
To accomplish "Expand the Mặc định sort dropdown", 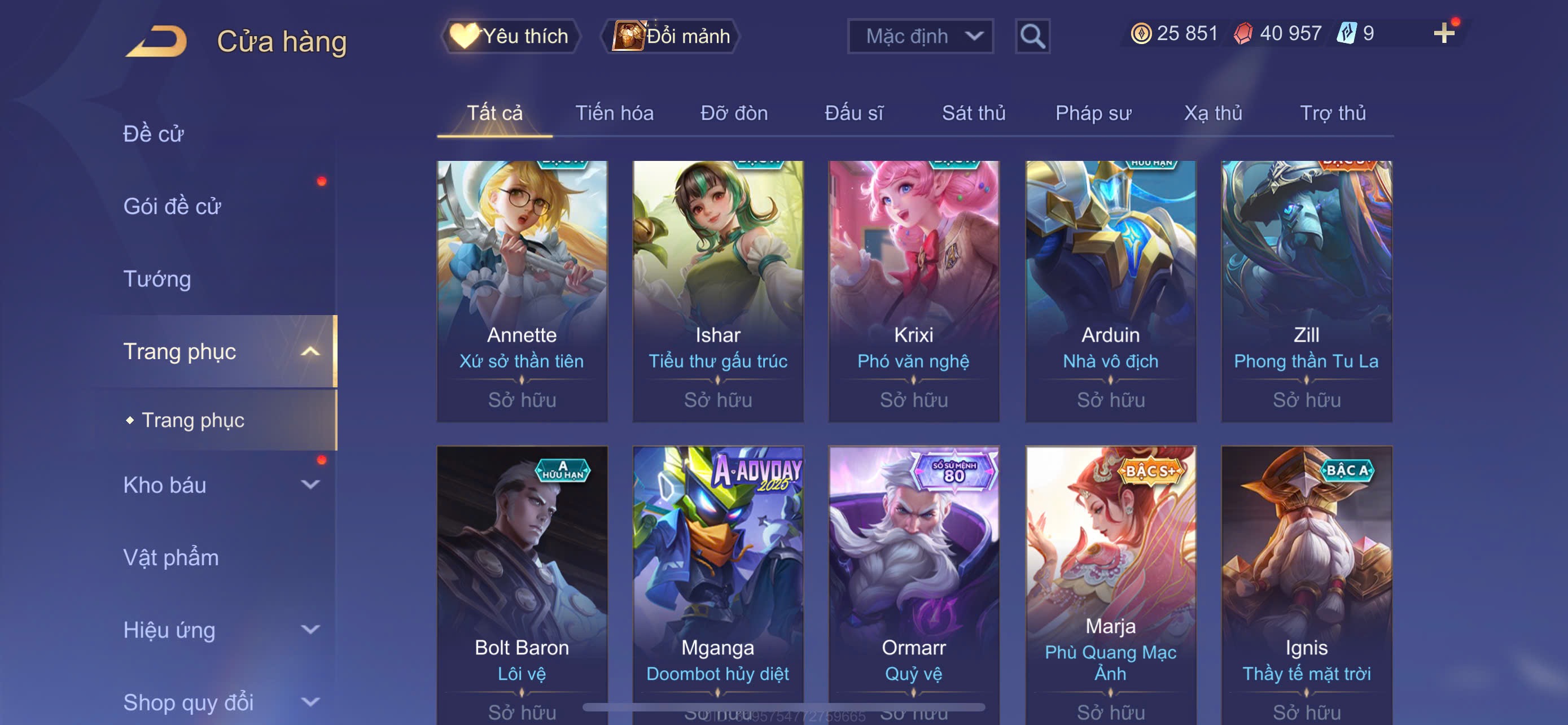I will point(921,36).
